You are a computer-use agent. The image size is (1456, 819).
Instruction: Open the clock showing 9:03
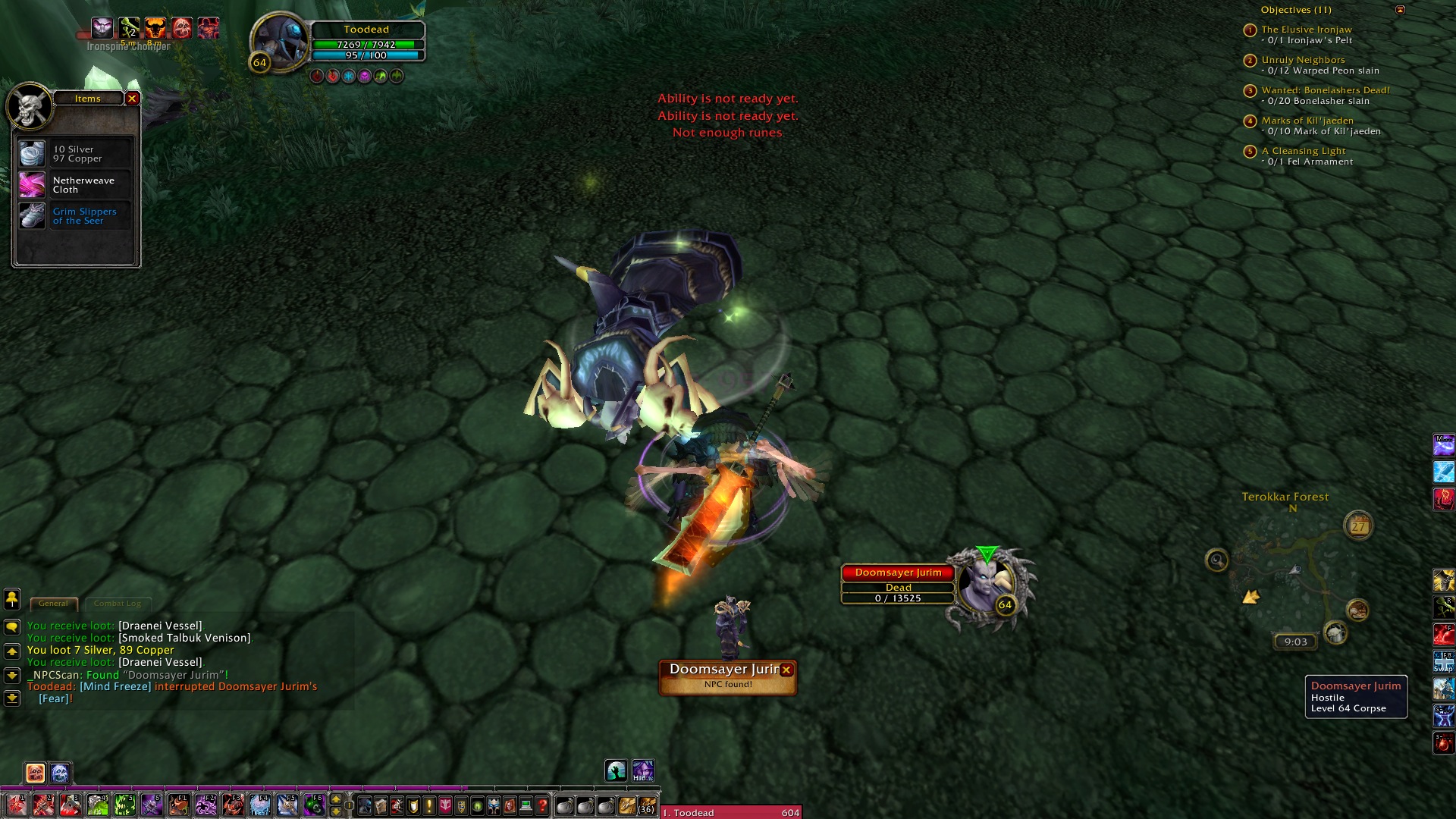pos(1295,642)
